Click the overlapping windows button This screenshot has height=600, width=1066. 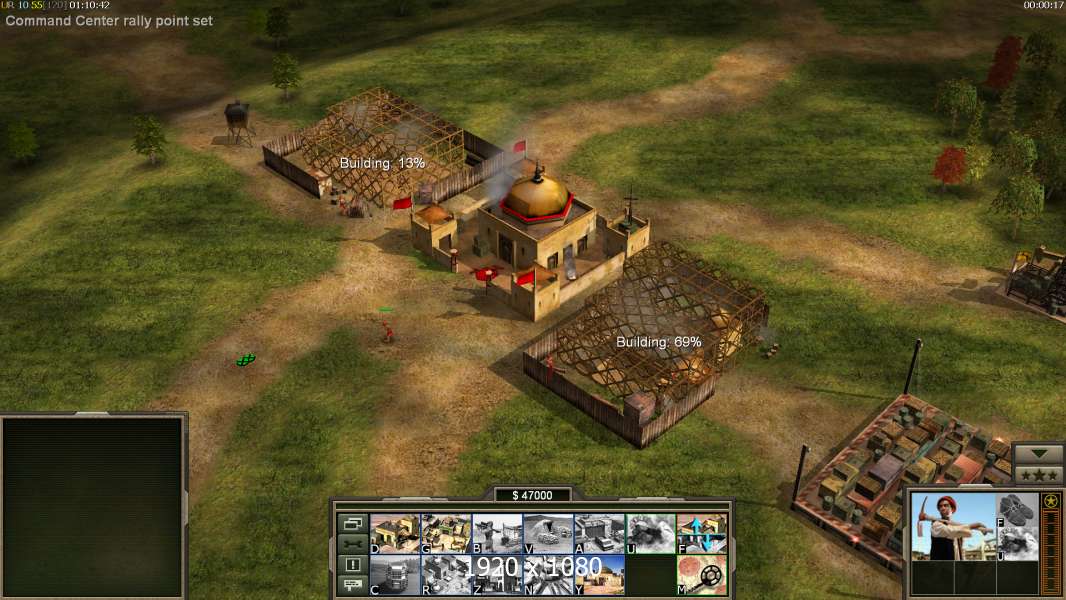pos(352,523)
